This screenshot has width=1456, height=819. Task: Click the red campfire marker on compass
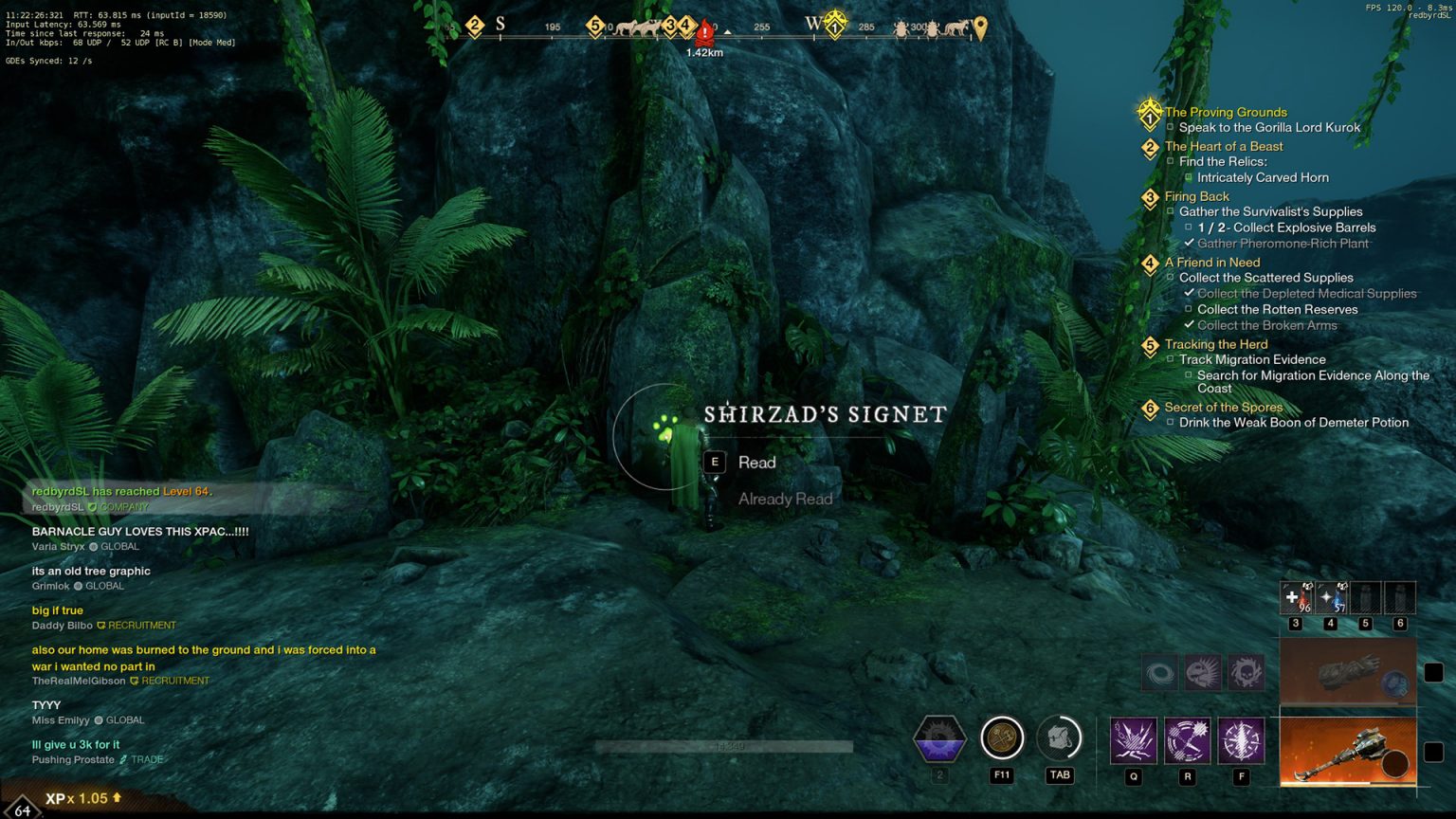[704, 33]
